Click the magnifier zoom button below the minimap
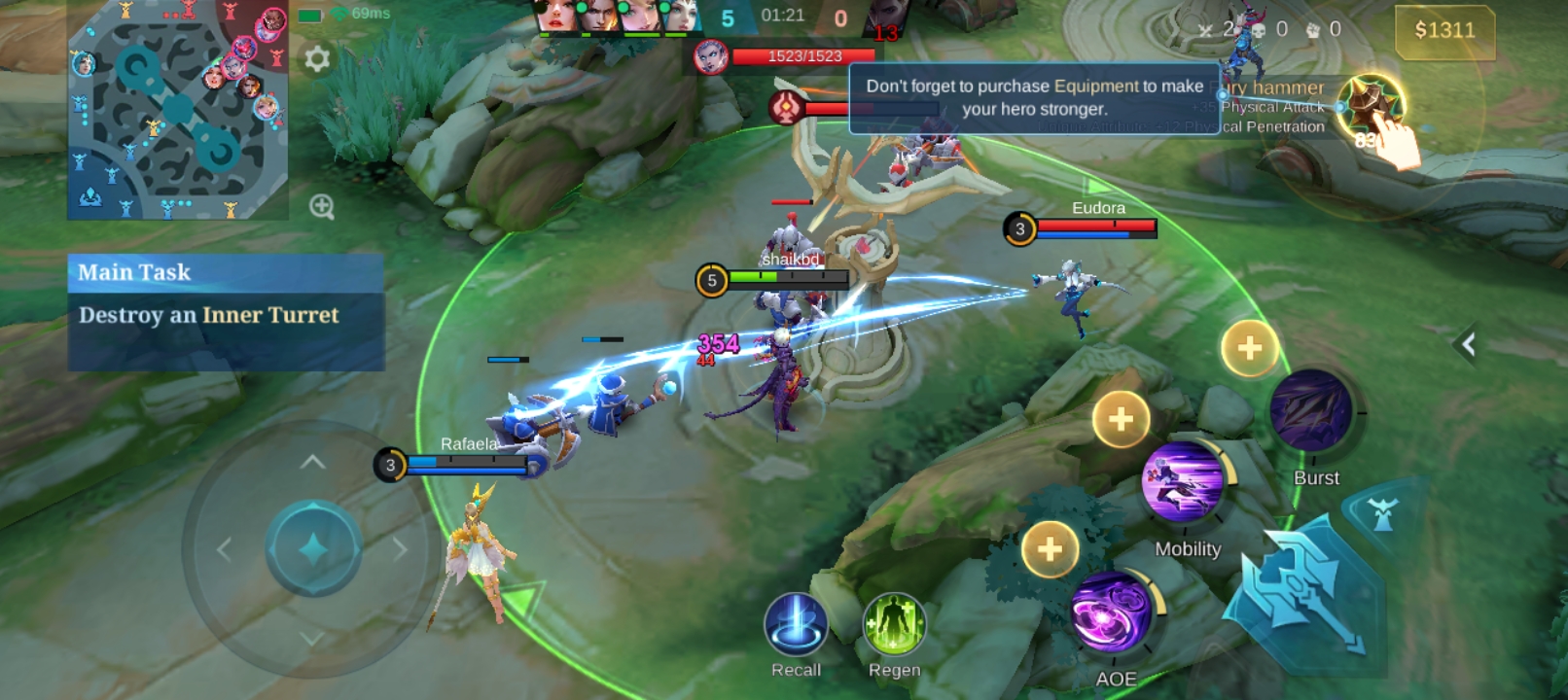The height and width of the screenshot is (700, 1568). point(322,206)
